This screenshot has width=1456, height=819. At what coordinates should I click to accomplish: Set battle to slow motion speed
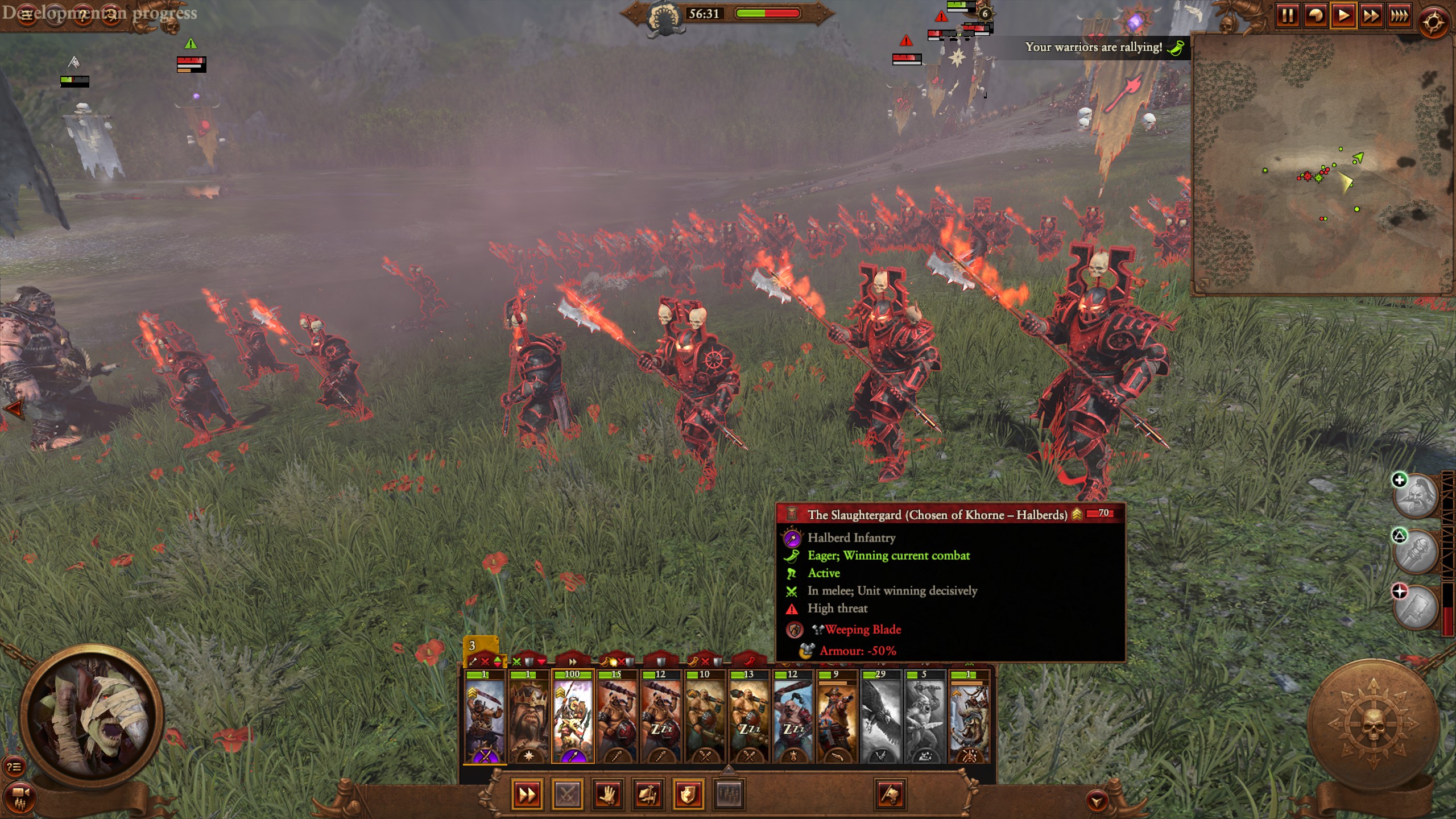click(x=1316, y=15)
